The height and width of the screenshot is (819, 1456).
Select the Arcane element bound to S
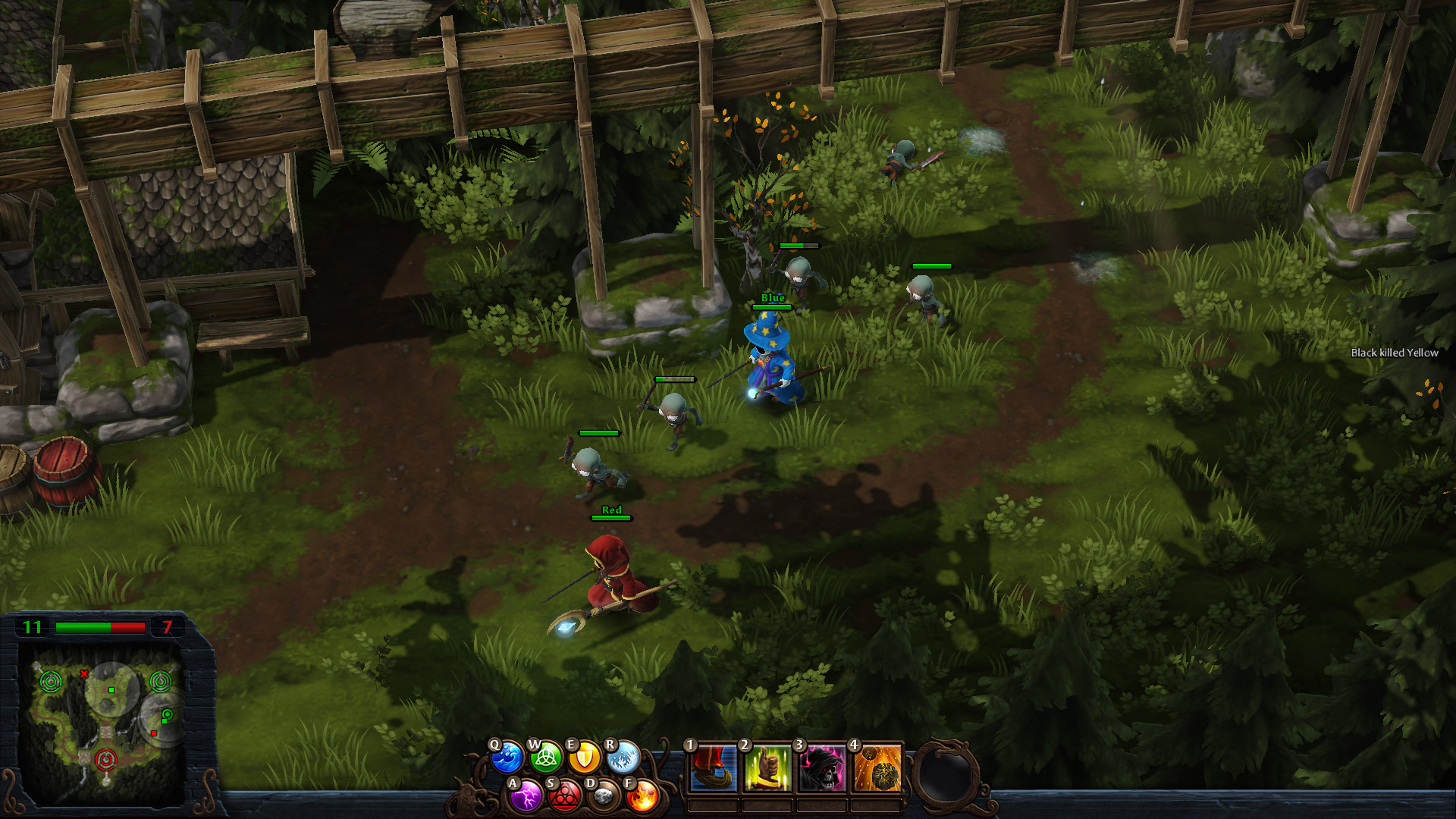pos(565,796)
